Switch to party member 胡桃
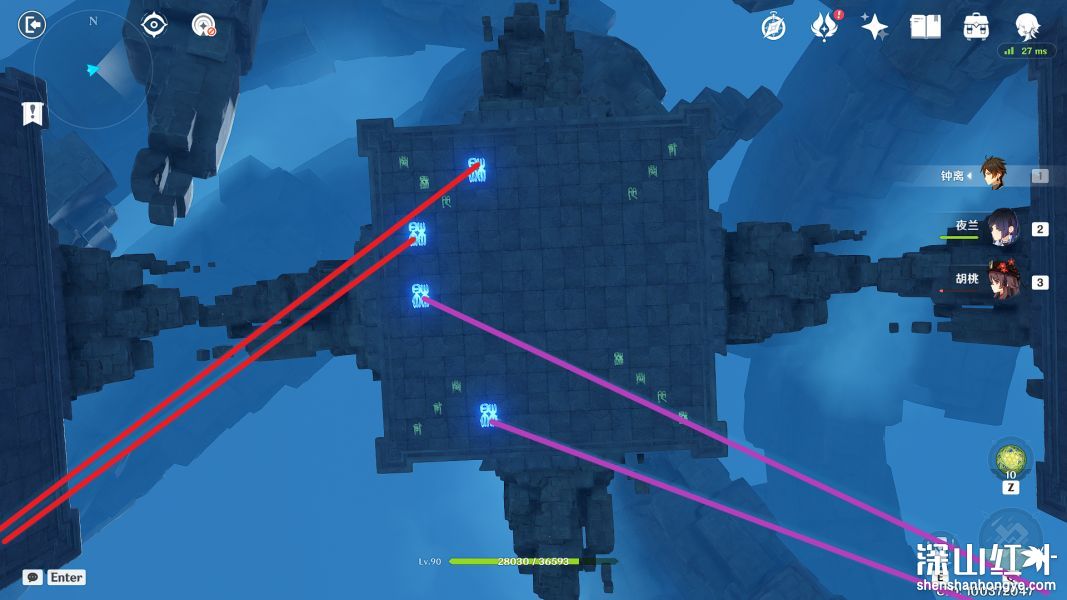This screenshot has height=600, width=1067. tap(1001, 281)
